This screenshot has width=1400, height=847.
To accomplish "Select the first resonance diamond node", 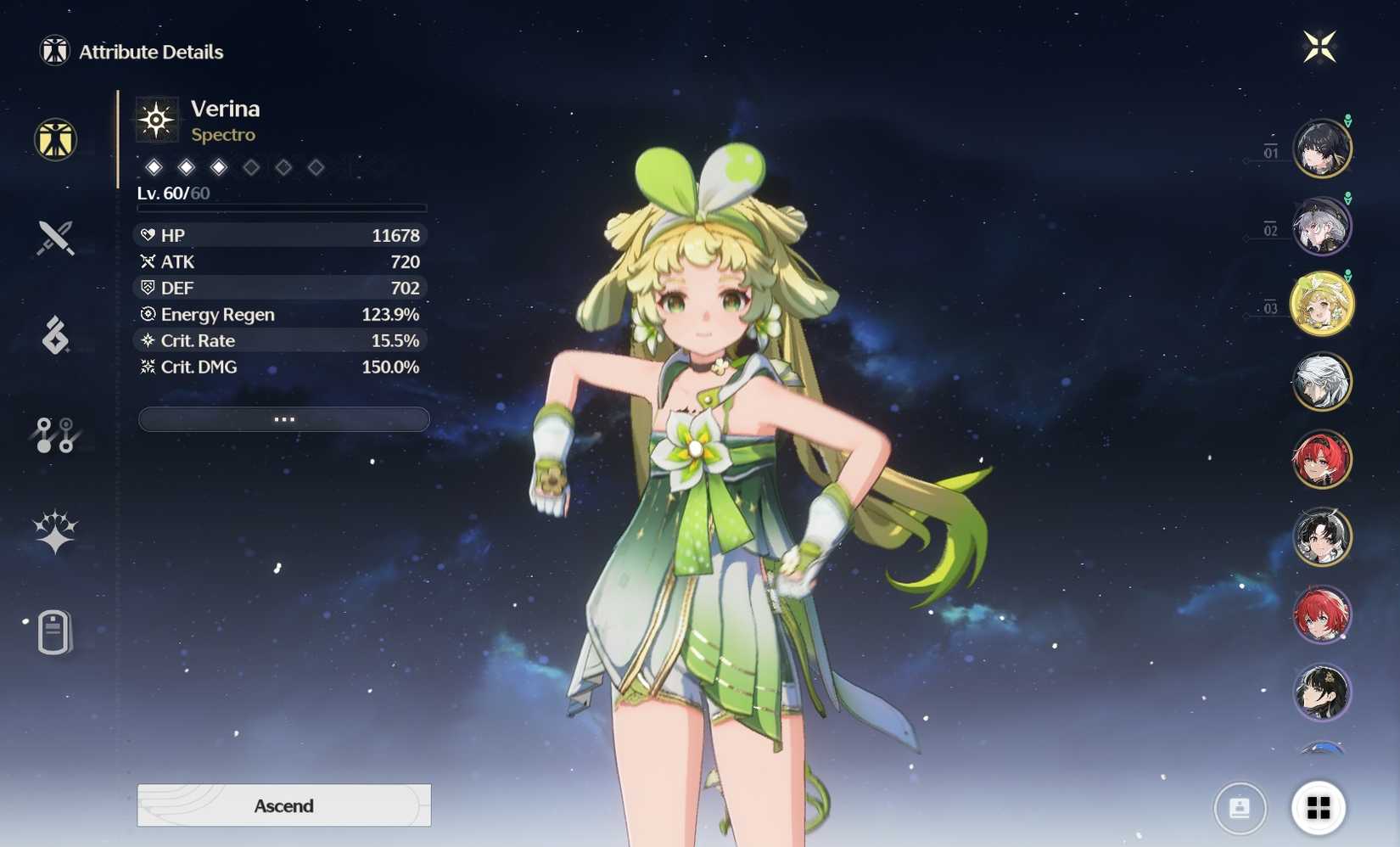I will tap(154, 167).
